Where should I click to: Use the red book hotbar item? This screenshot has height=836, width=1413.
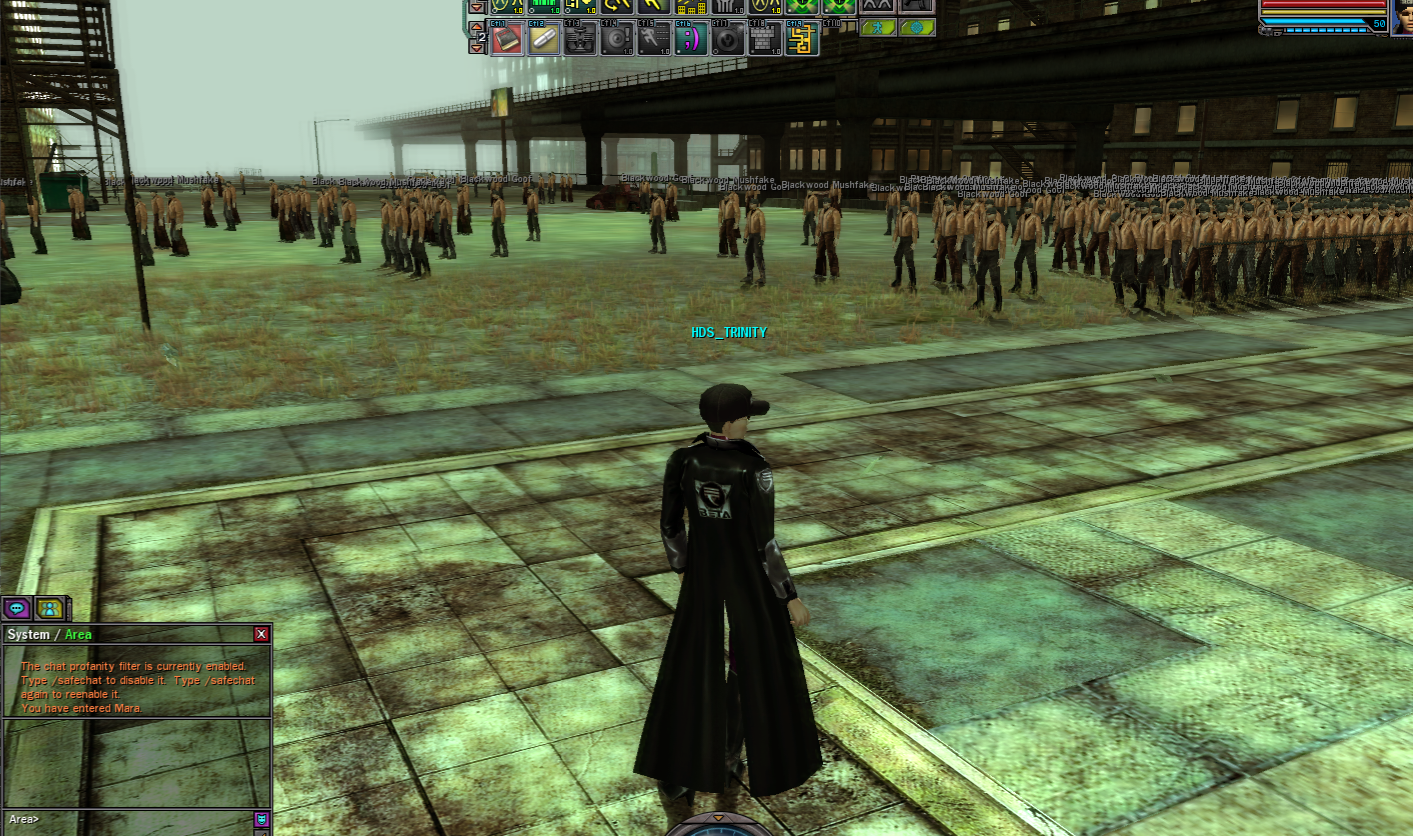tap(506, 39)
